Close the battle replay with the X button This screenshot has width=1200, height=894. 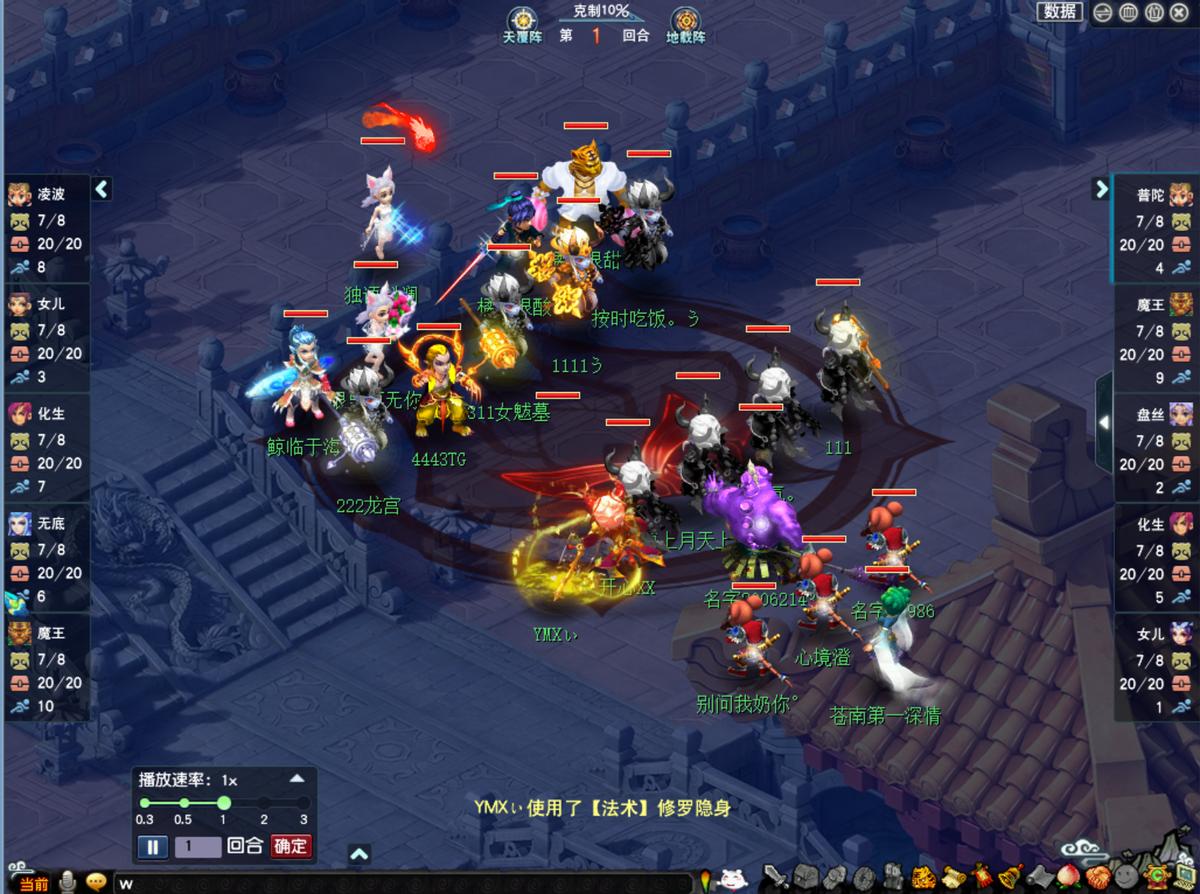tap(1178, 13)
